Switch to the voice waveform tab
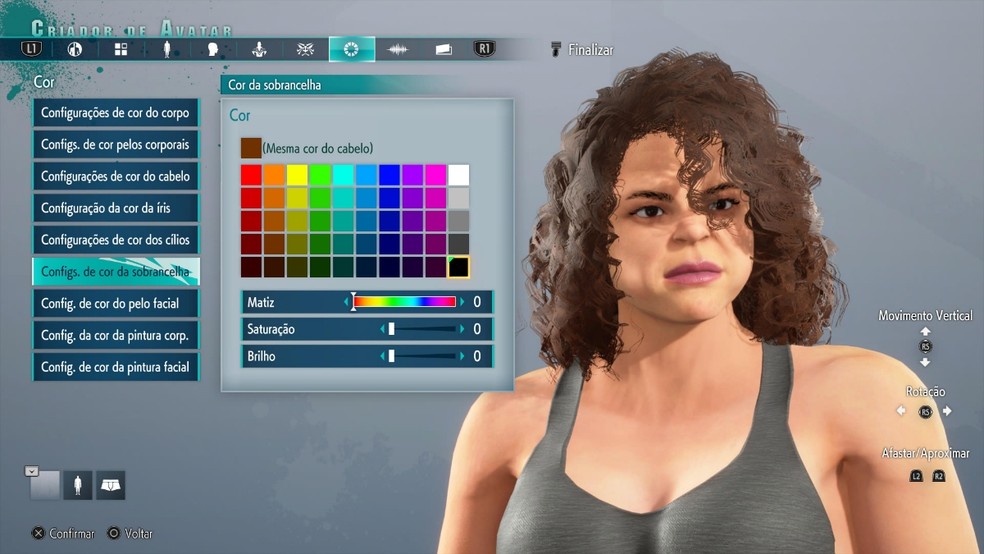 (398, 49)
